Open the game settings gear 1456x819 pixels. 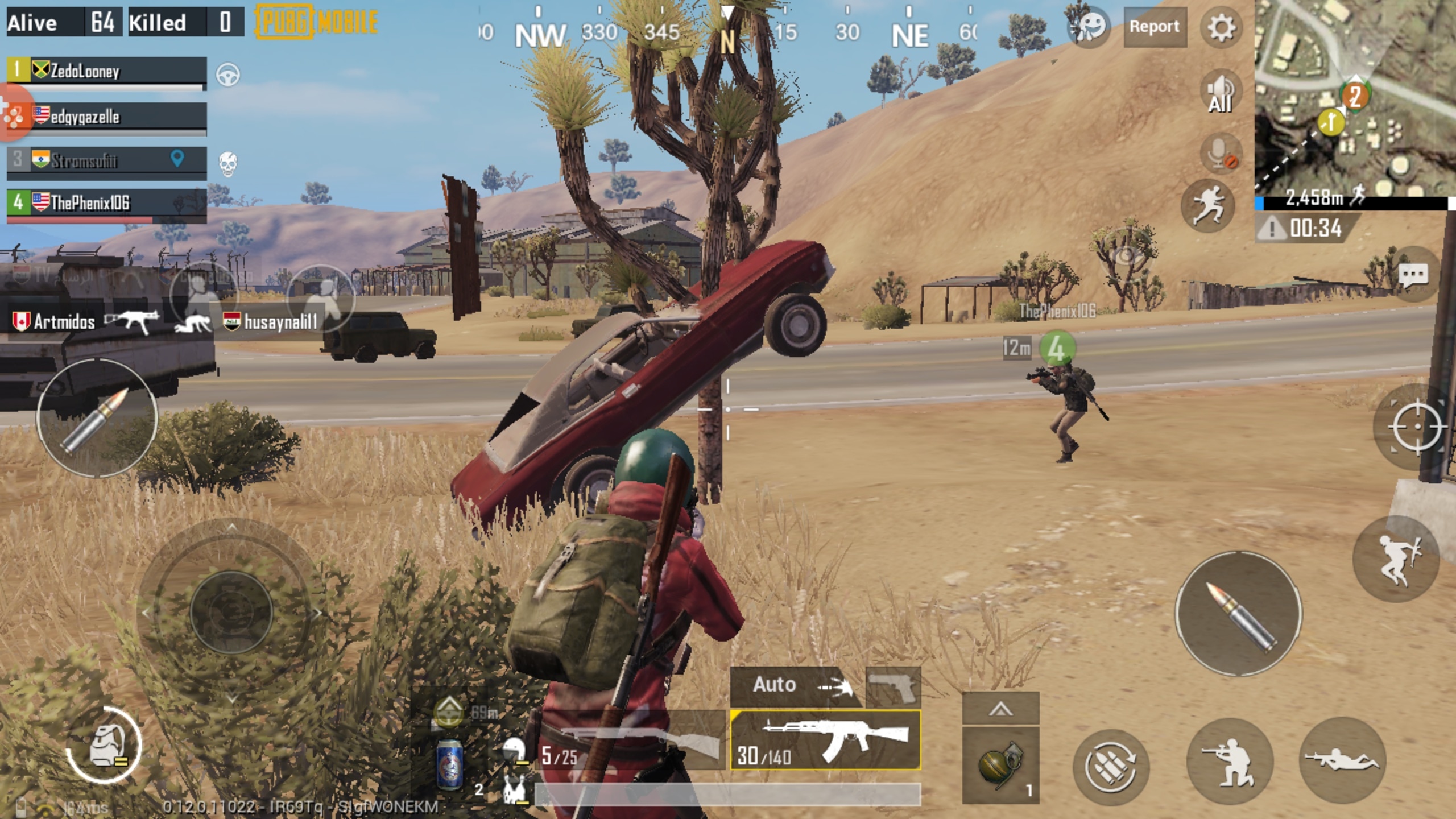tap(1222, 27)
